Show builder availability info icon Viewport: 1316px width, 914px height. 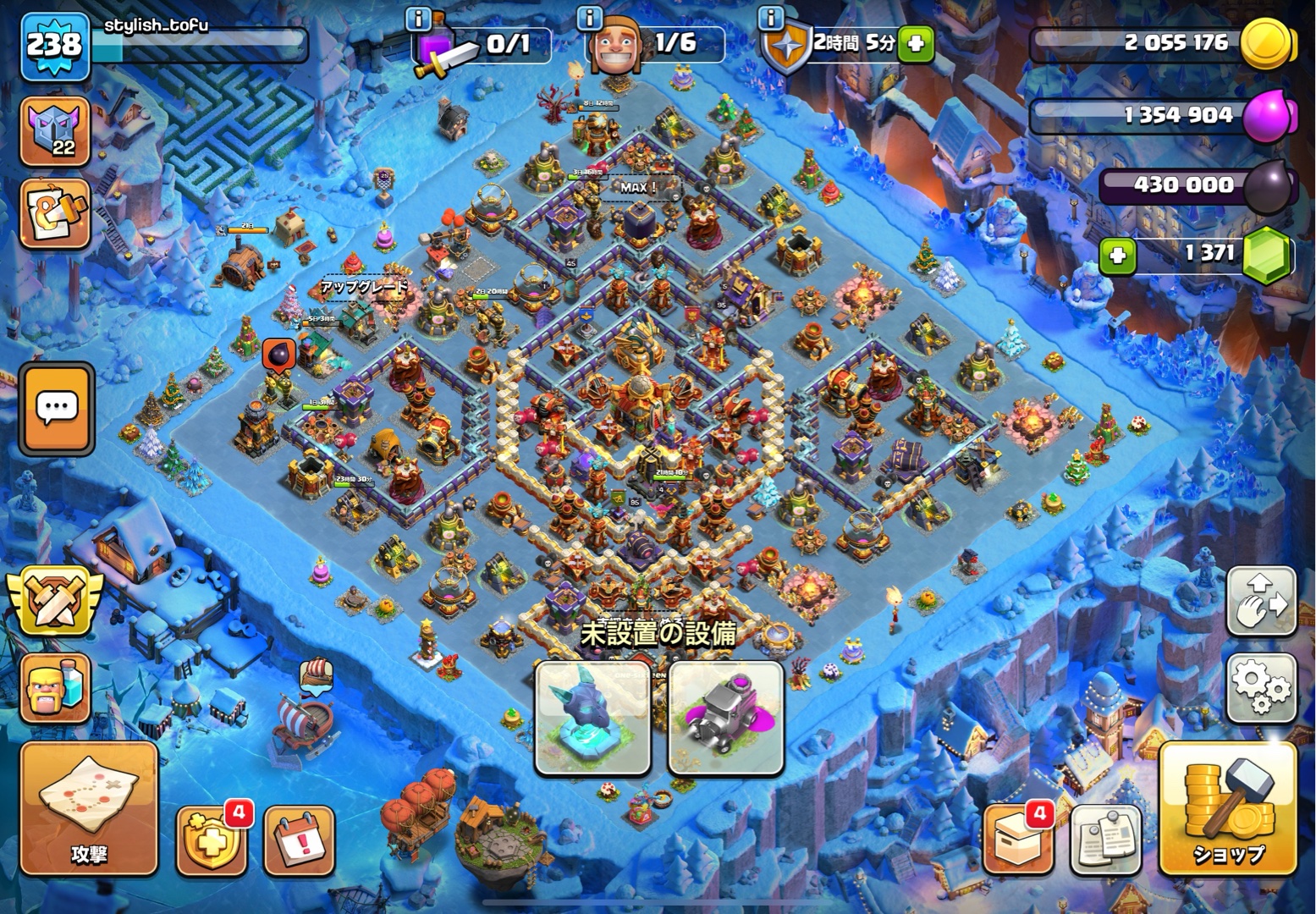click(589, 17)
